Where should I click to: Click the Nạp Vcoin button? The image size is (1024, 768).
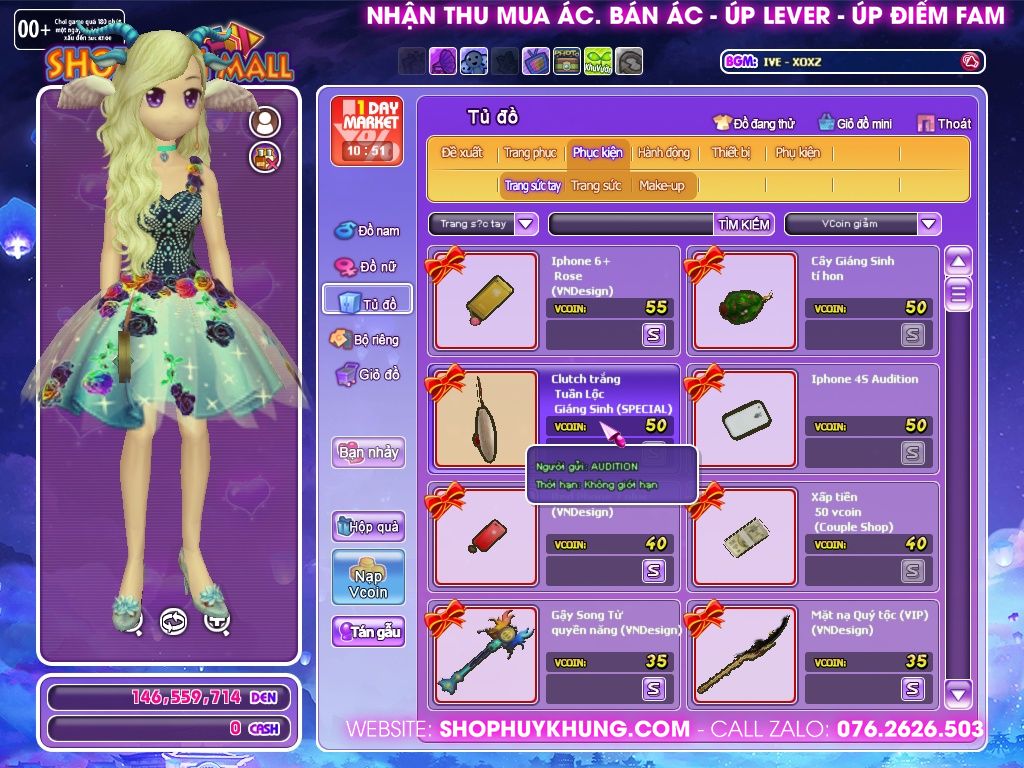(368, 579)
